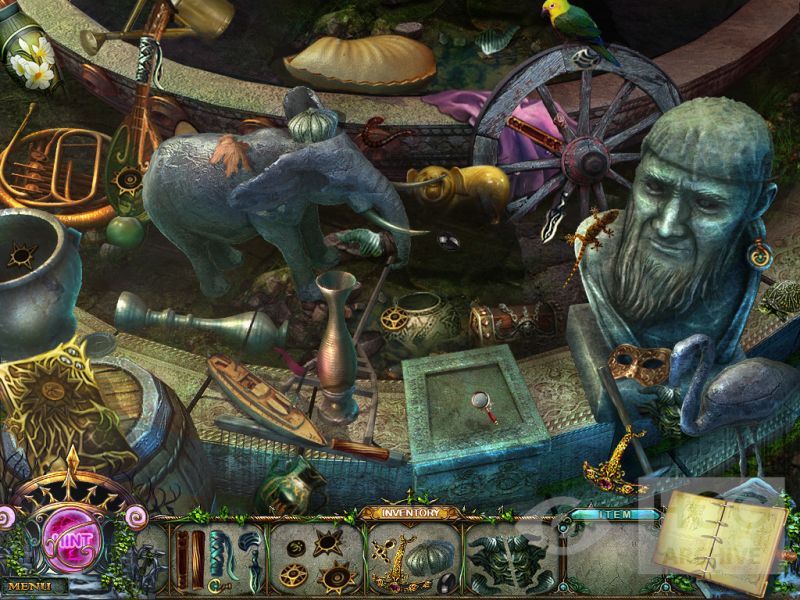Use the pink Hint orb

coord(71,527)
